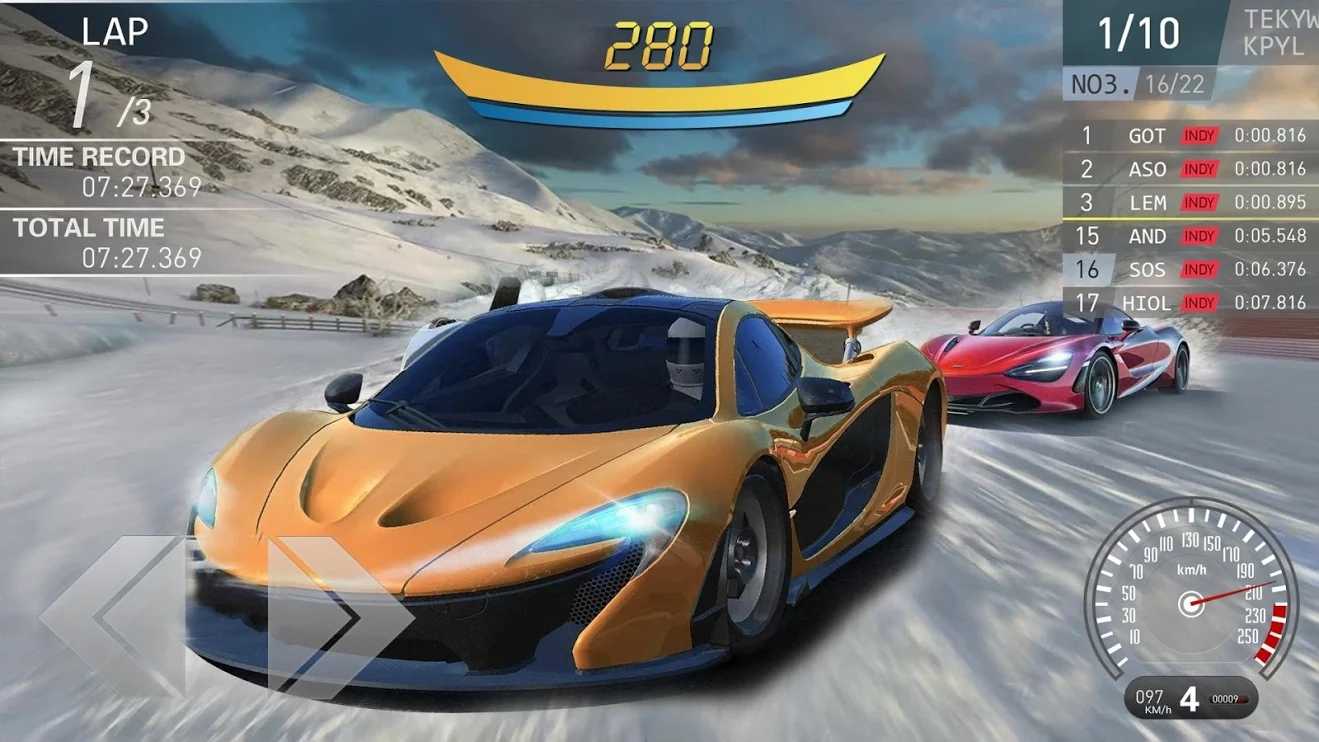Select the leaderboard row for racer ASO
This screenshot has width=1319, height=742.
click(x=1190, y=169)
